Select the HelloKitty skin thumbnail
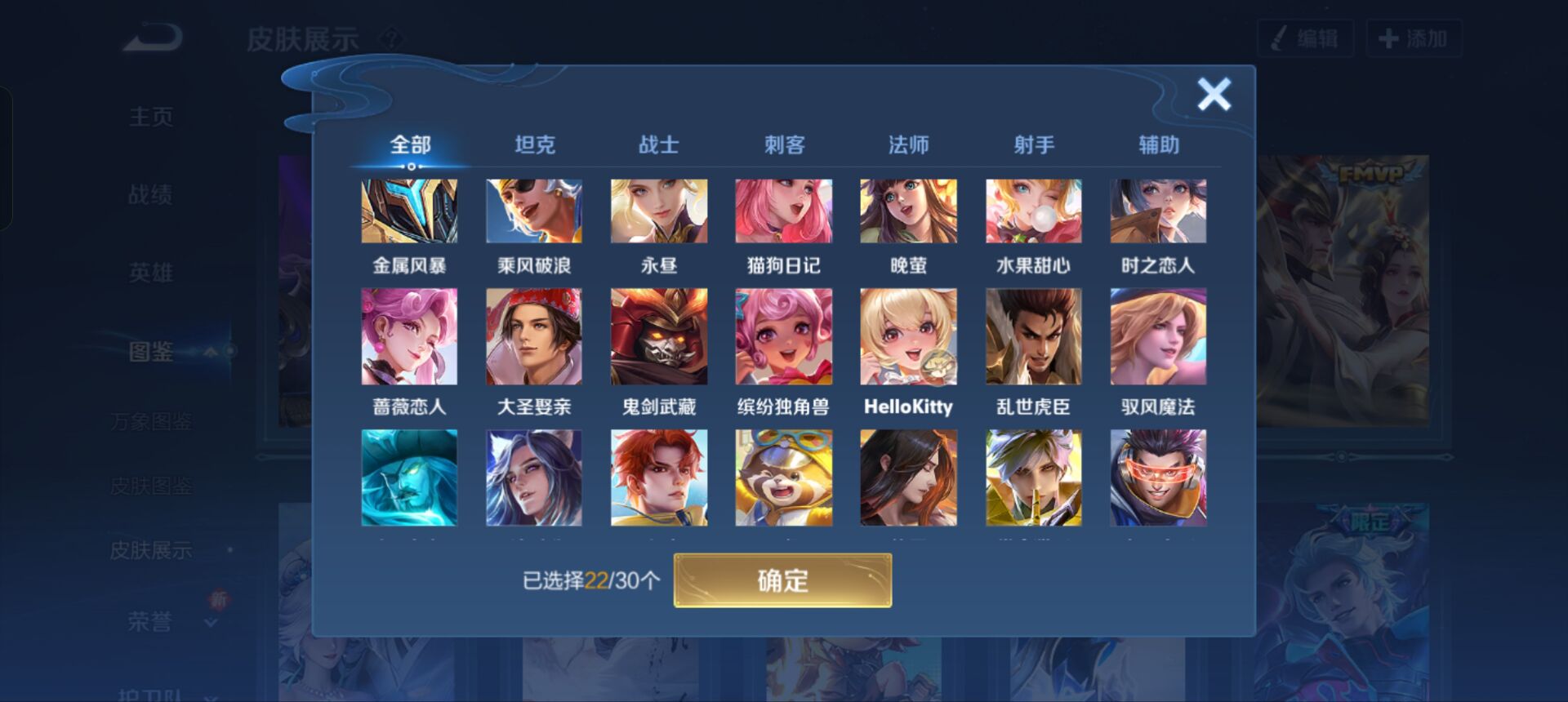The width and height of the screenshot is (1568, 702). [x=909, y=336]
